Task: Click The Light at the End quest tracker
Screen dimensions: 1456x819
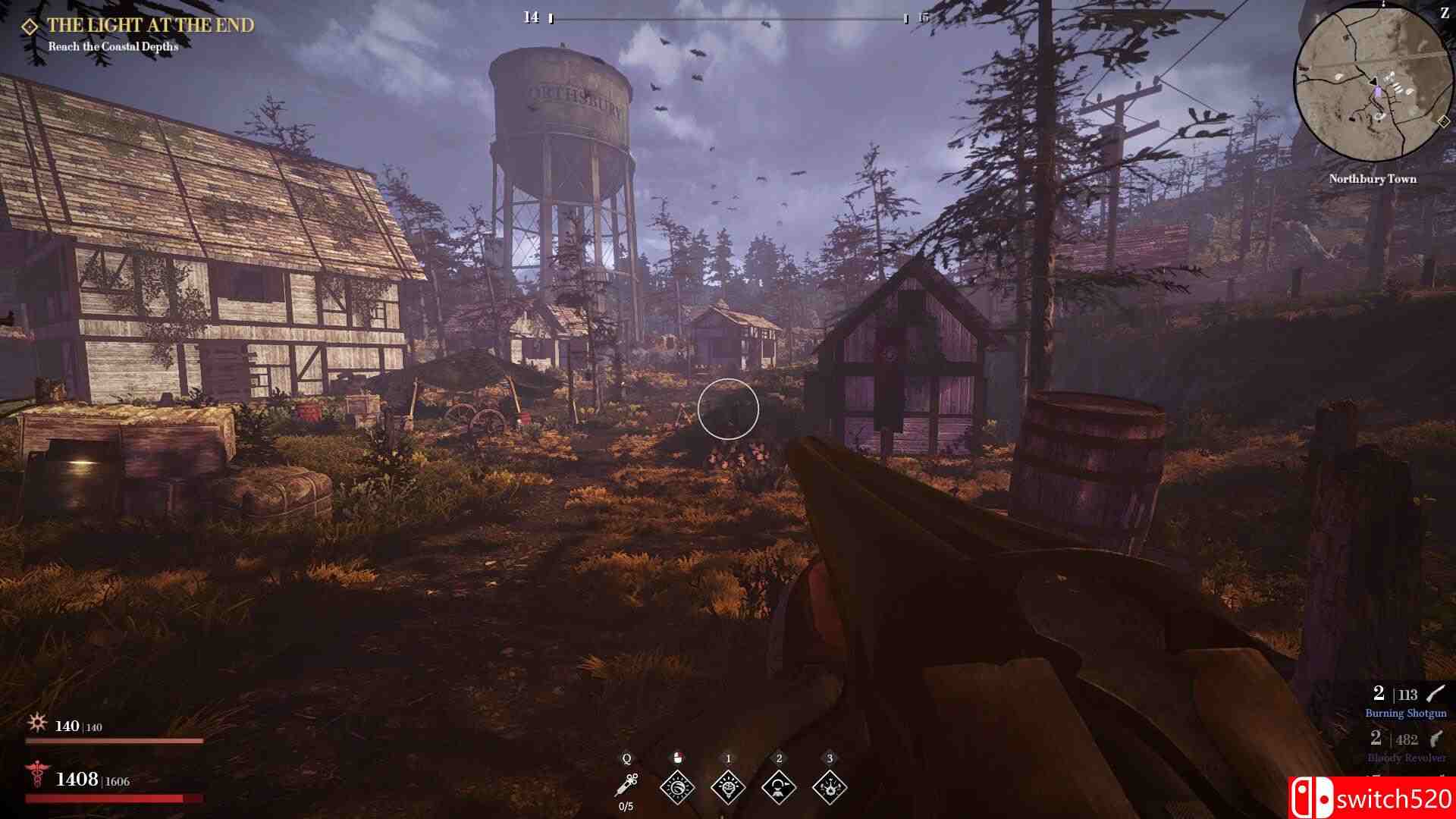Action: coord(150,26)
